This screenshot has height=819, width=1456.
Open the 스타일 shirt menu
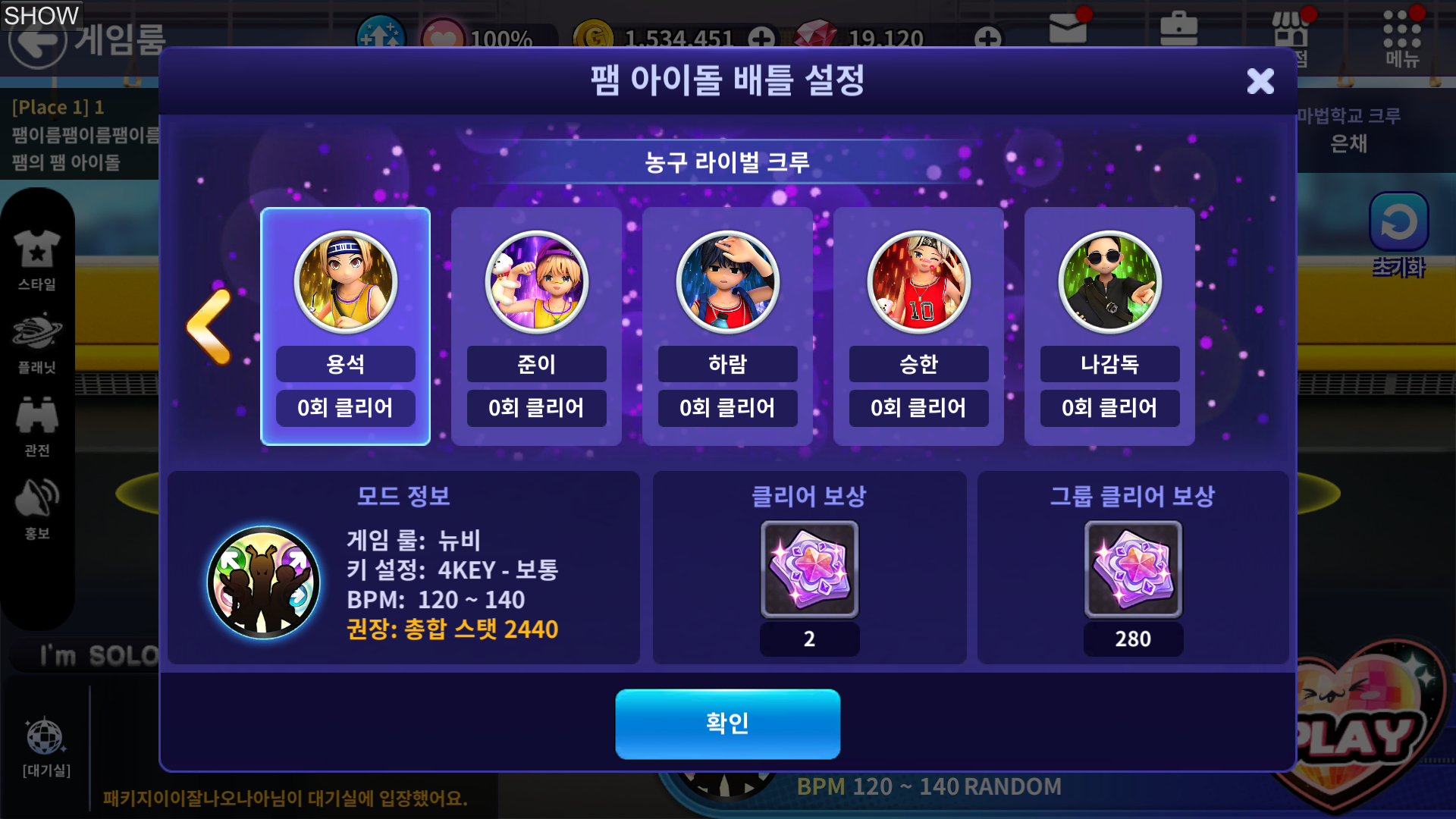tap(36, 259)
